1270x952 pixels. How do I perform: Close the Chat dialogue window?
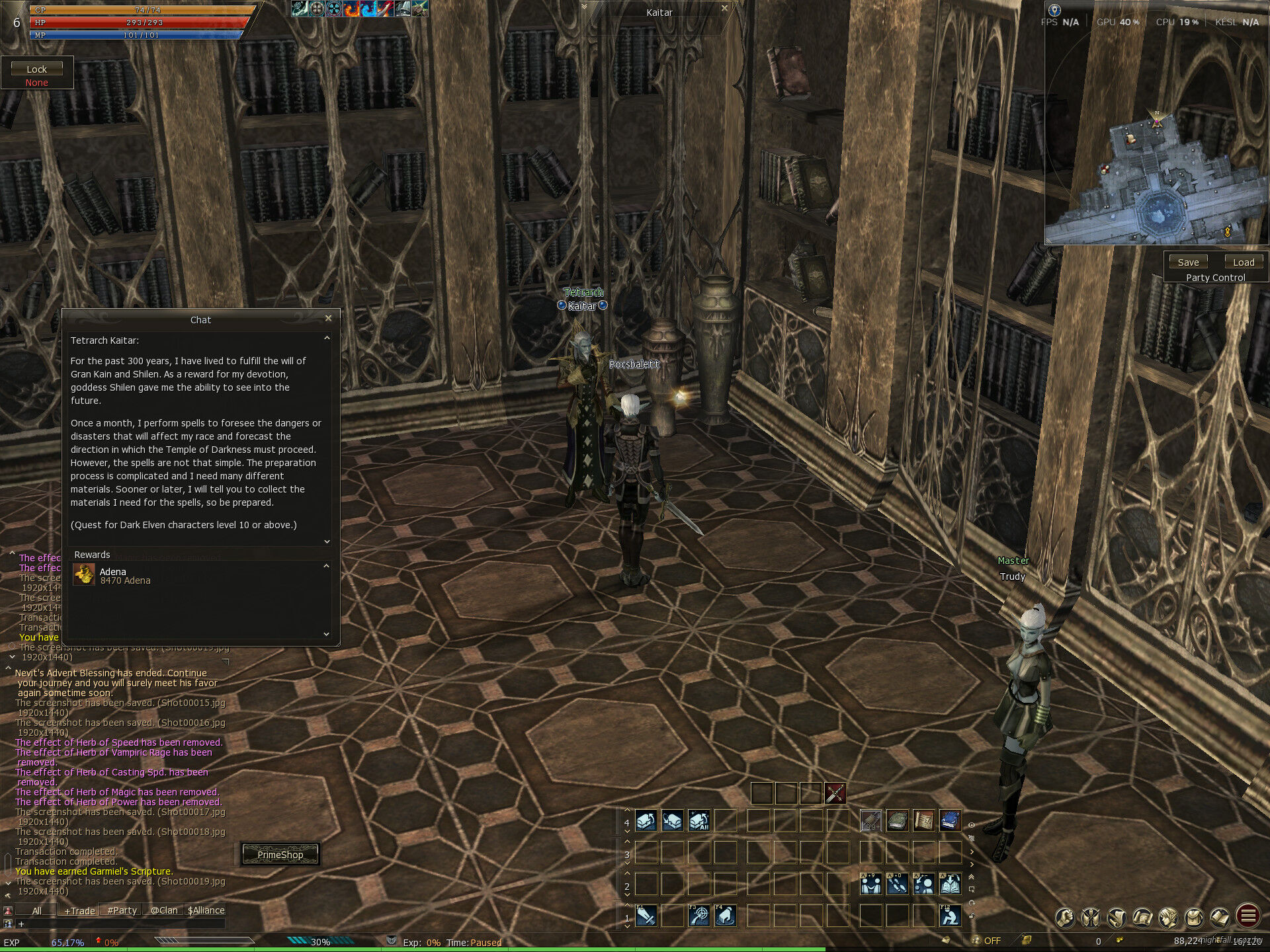(x=328, y=319)
